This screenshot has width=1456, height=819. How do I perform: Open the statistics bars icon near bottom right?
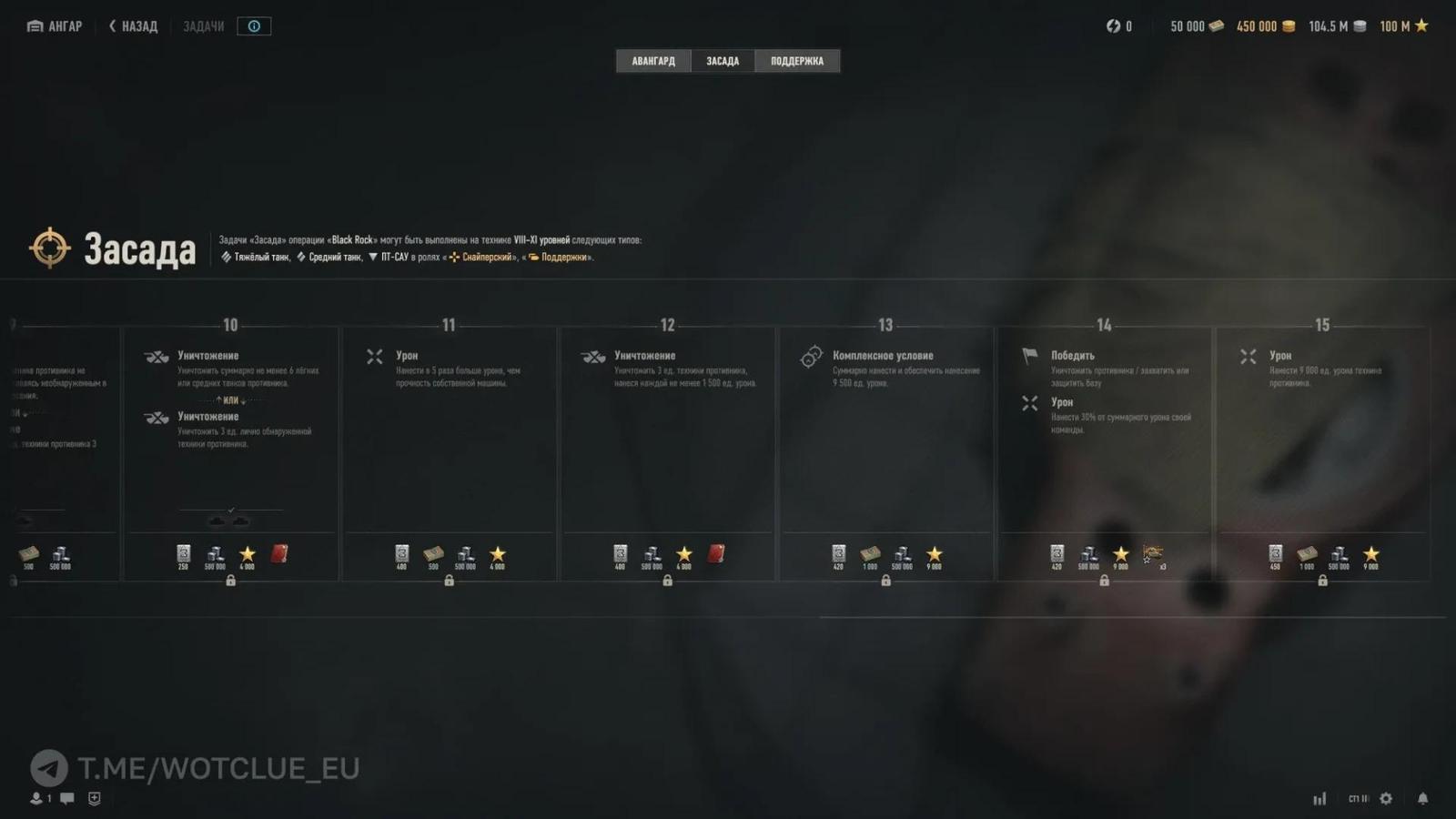tap(1319, 797)
